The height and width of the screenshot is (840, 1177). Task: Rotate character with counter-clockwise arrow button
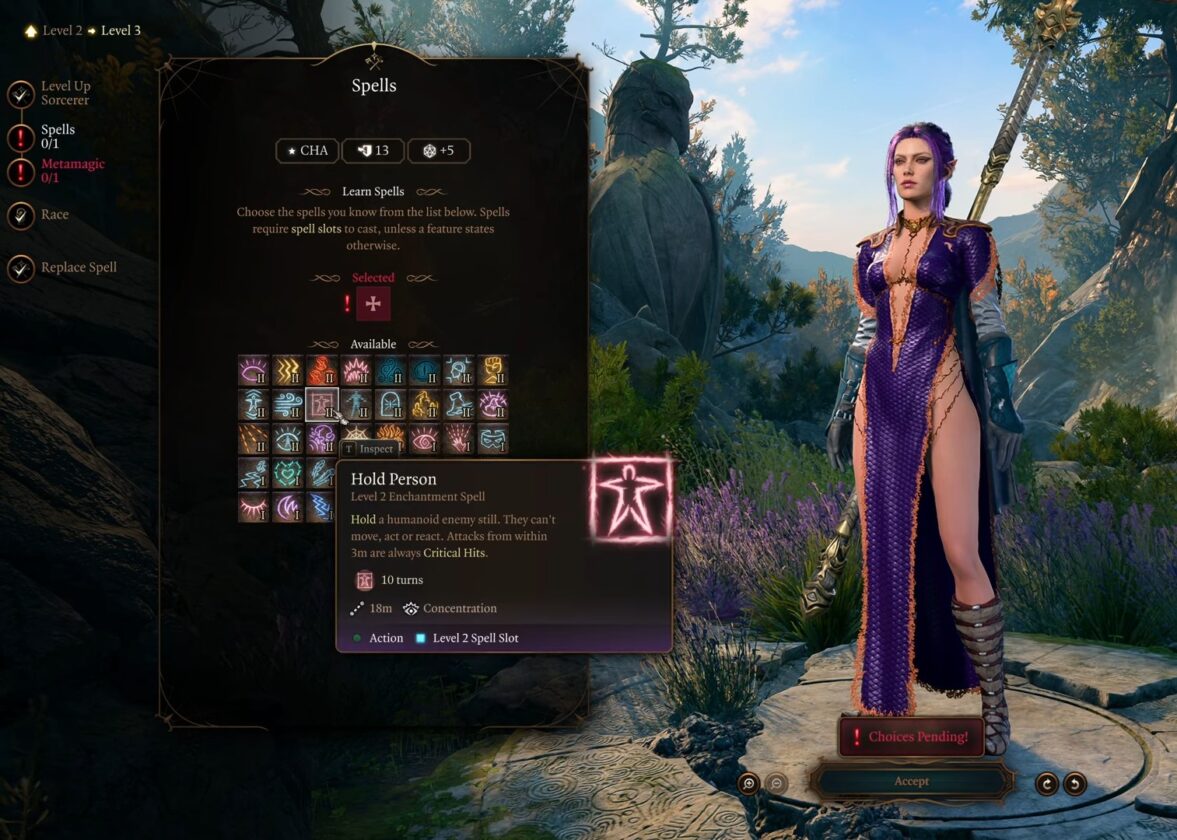click(x=1075, y=784)
